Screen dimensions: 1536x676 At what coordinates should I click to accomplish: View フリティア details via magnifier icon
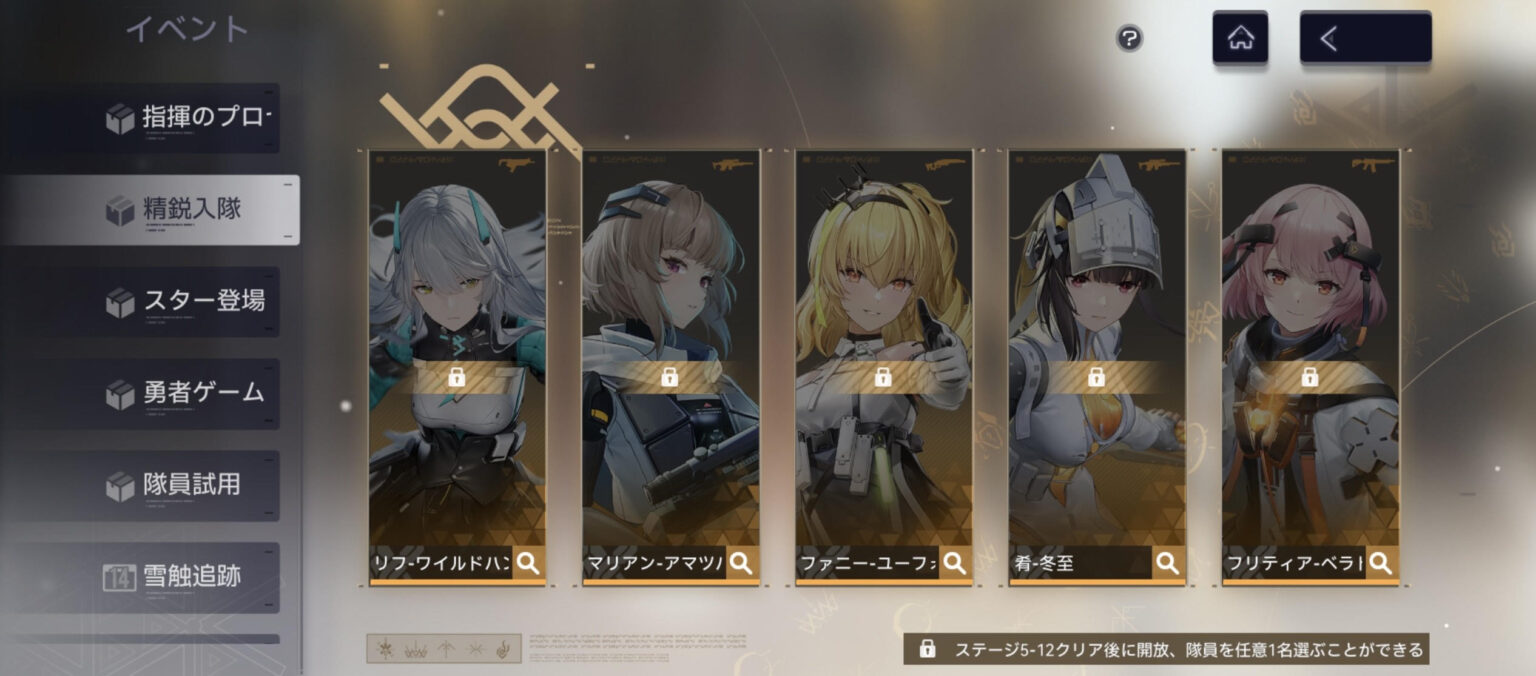tap(1380, 563)
